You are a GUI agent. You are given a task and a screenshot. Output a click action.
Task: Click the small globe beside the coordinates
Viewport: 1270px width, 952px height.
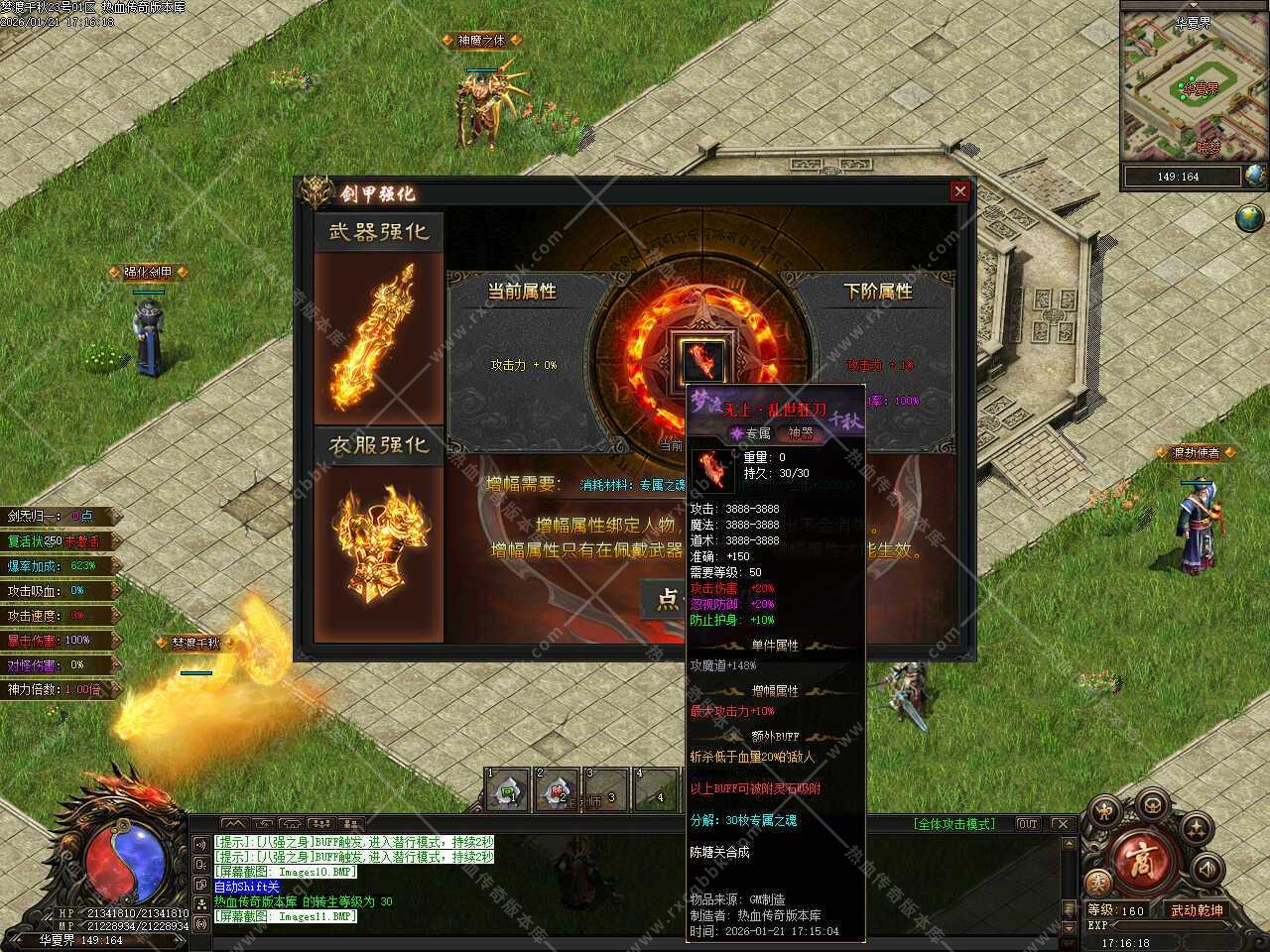1256,177
